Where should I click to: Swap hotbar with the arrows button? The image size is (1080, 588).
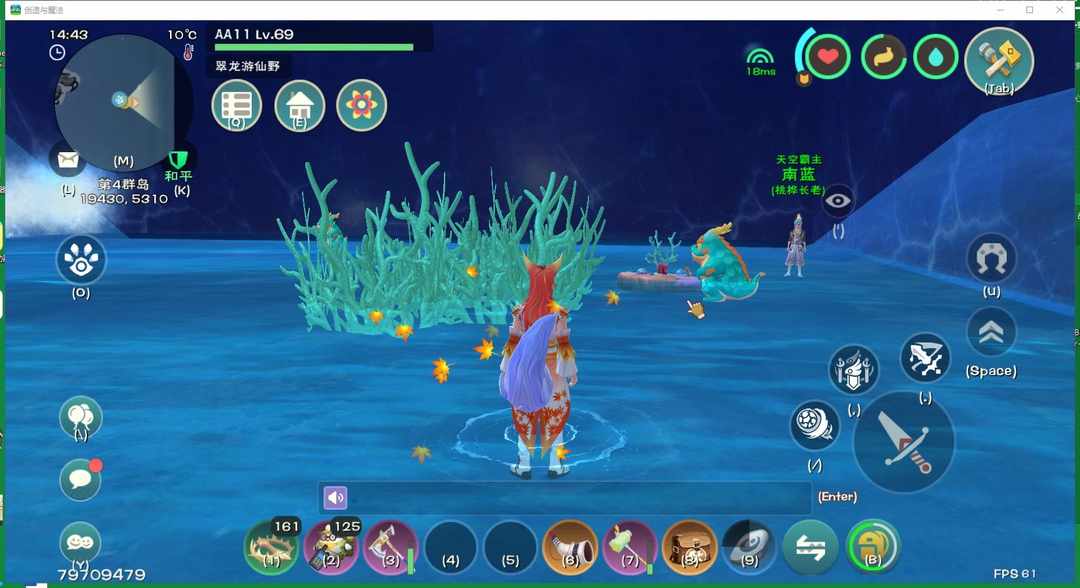pos(810,547)
